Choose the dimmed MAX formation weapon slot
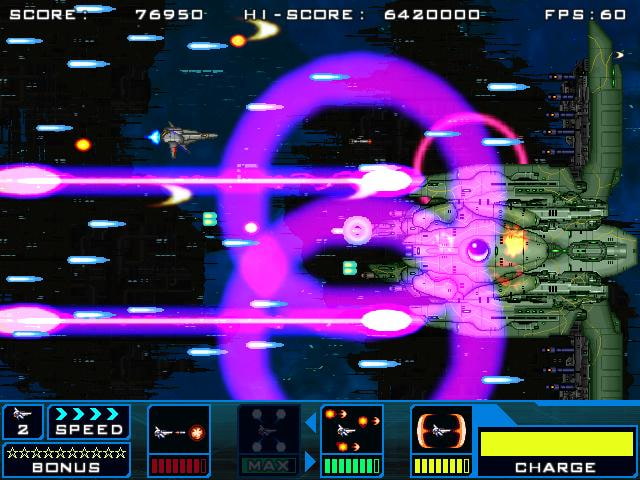Image resolution: width=640 pixels, height=480 pixels. (268, 432)
